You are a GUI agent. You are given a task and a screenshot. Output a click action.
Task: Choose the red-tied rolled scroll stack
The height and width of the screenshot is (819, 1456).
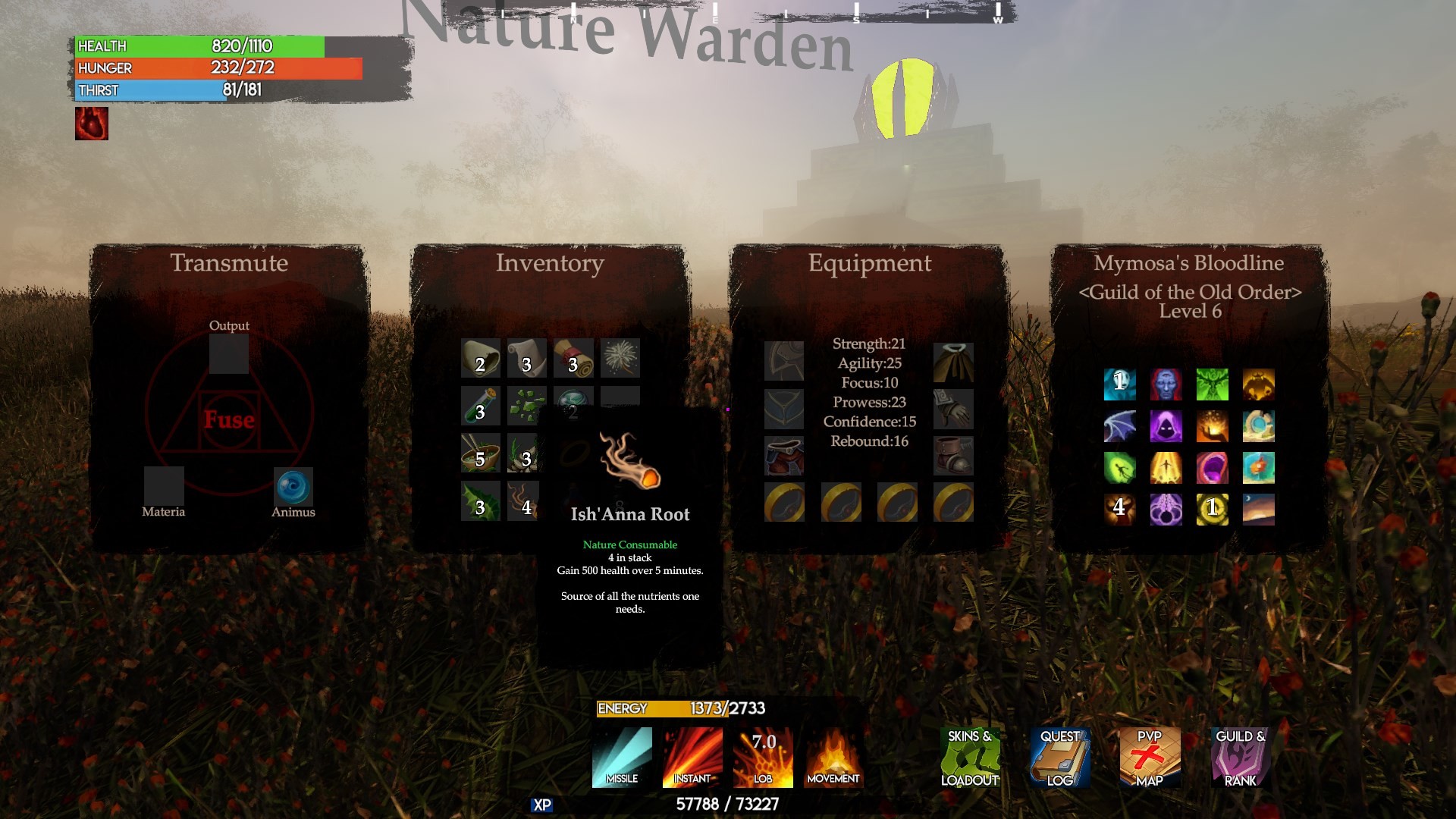pos(573,358)
